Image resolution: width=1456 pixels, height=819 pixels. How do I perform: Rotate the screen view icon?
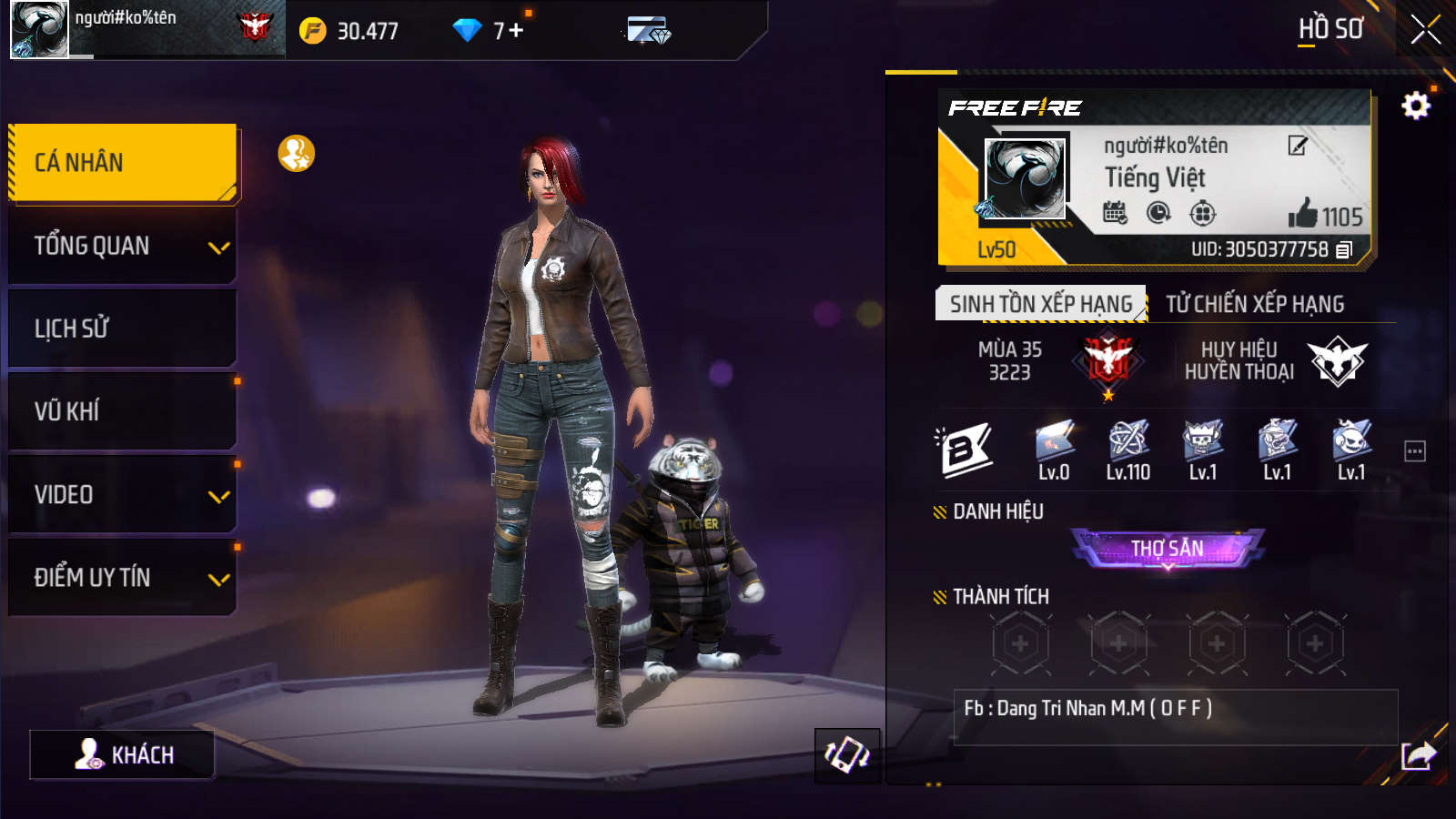point(846,755)
